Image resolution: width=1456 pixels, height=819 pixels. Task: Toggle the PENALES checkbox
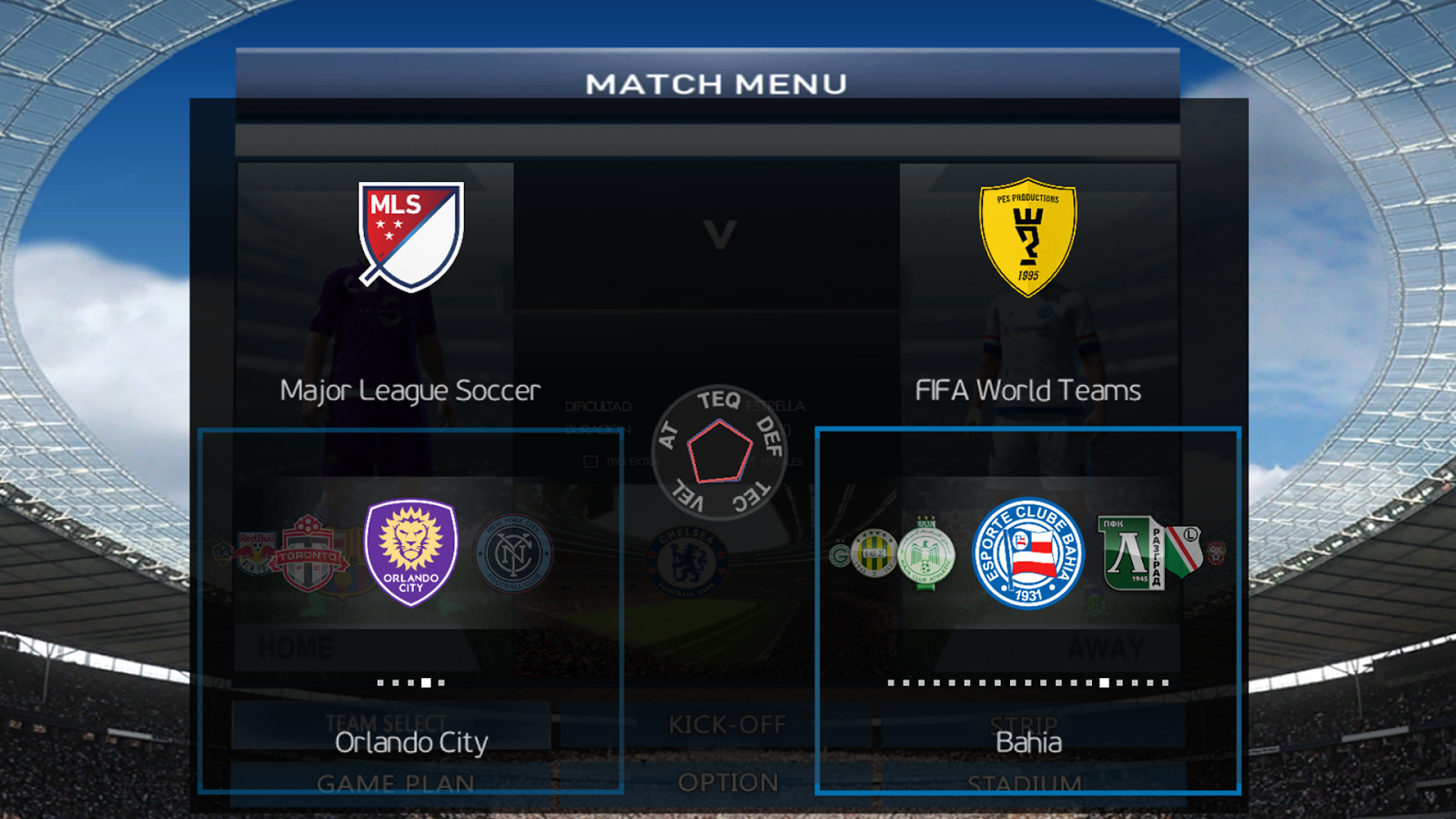point(750,460)
